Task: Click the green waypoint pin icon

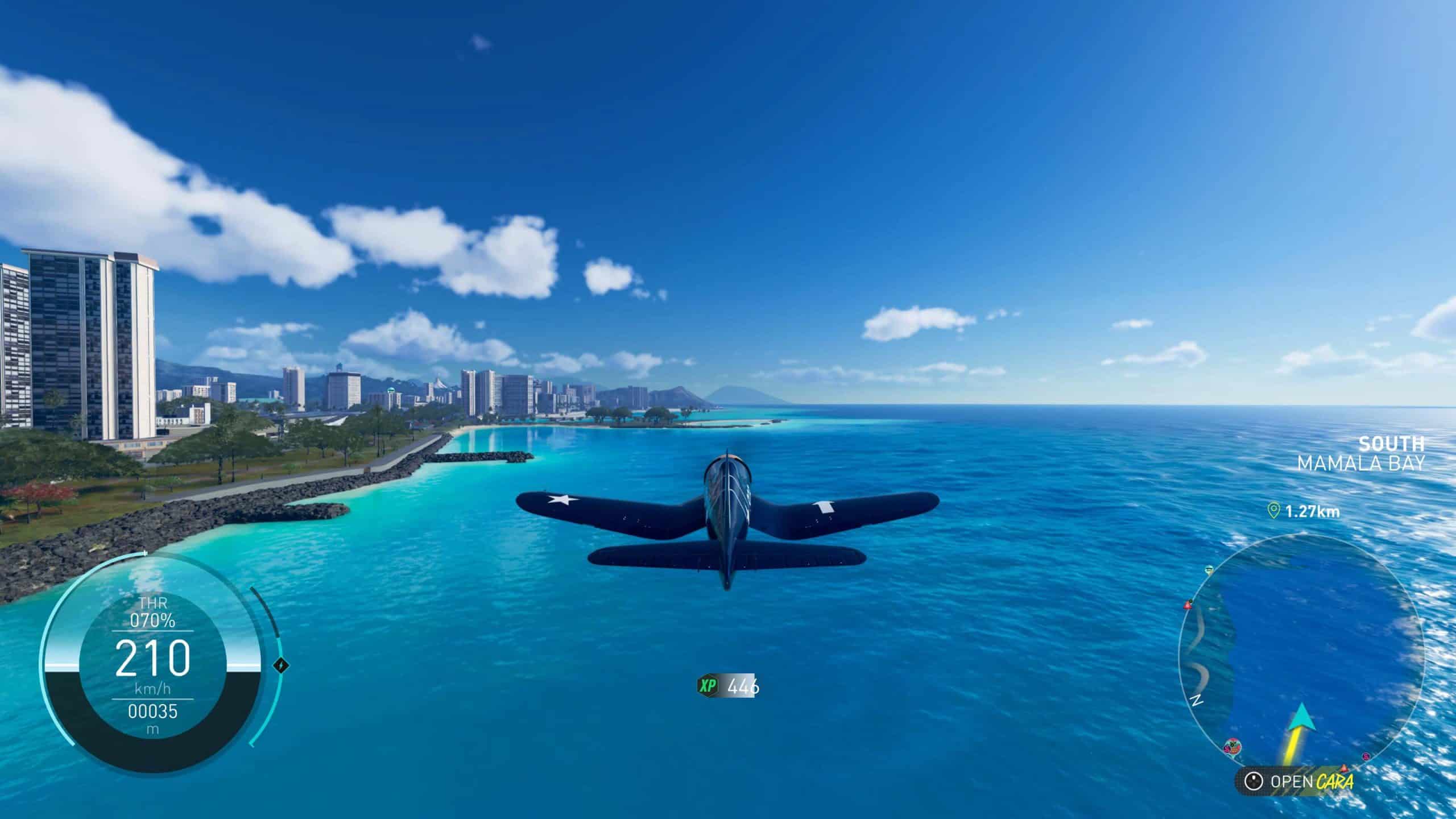Action: pos(1274,510)
